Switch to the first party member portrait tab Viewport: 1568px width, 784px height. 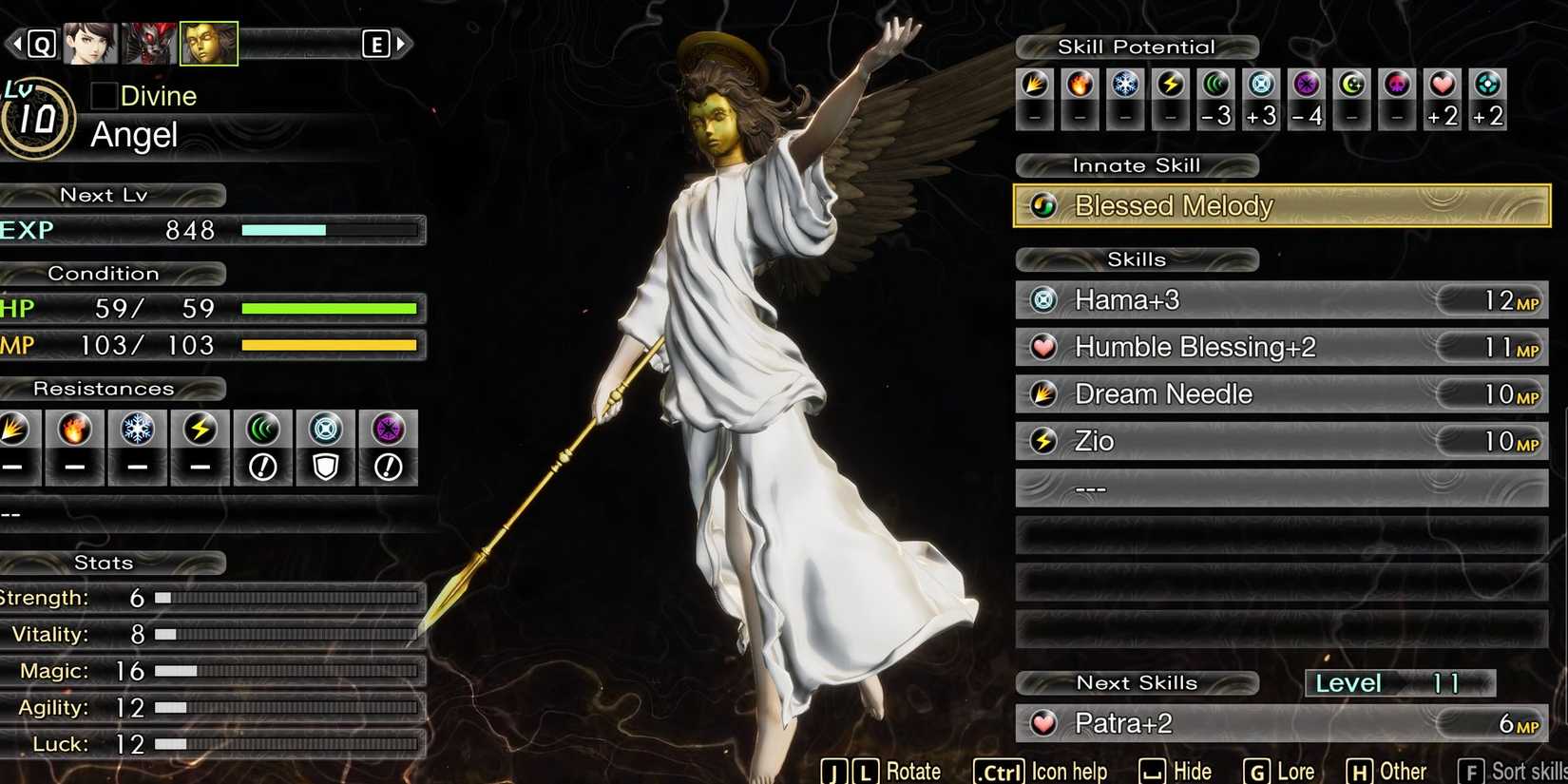[x=90, y=43]
